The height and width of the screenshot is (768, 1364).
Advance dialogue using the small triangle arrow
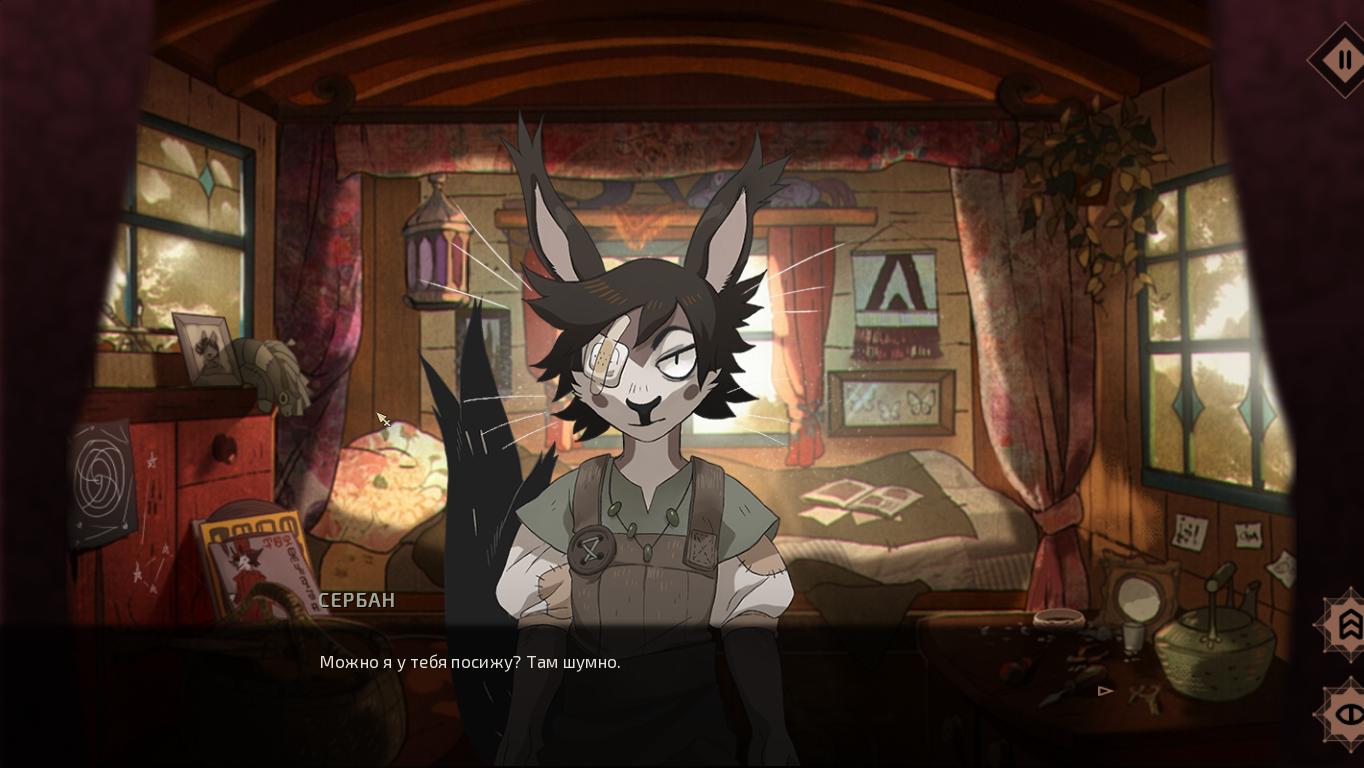pyautogui.click(x=1105, y=690)
